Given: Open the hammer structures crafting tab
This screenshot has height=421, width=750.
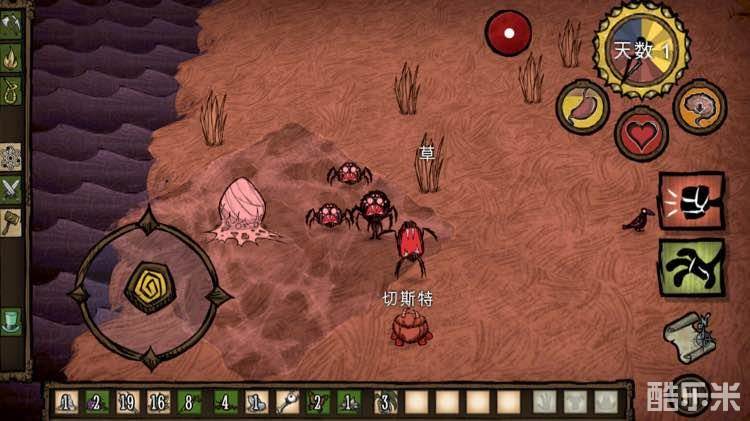Looking at the screenshot, I should pos(12,219).
